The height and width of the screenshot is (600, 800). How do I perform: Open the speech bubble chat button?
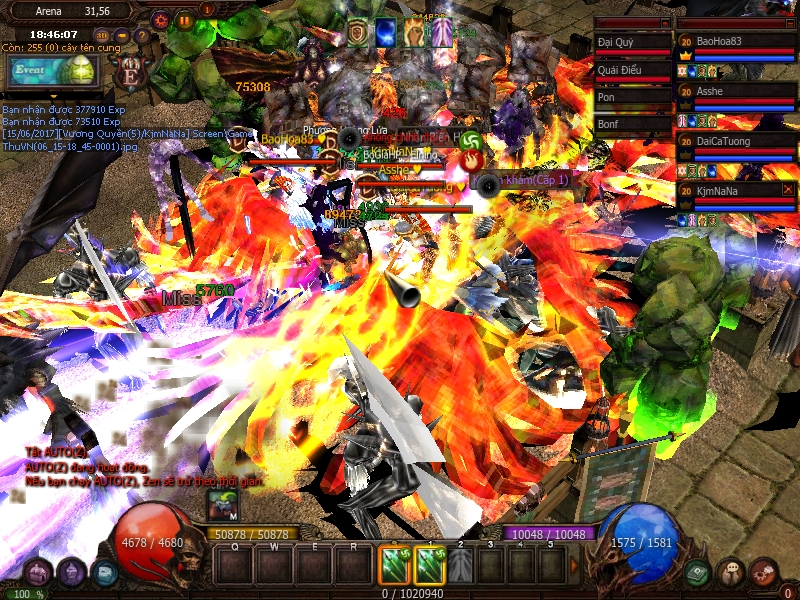(x=731, y=572)
